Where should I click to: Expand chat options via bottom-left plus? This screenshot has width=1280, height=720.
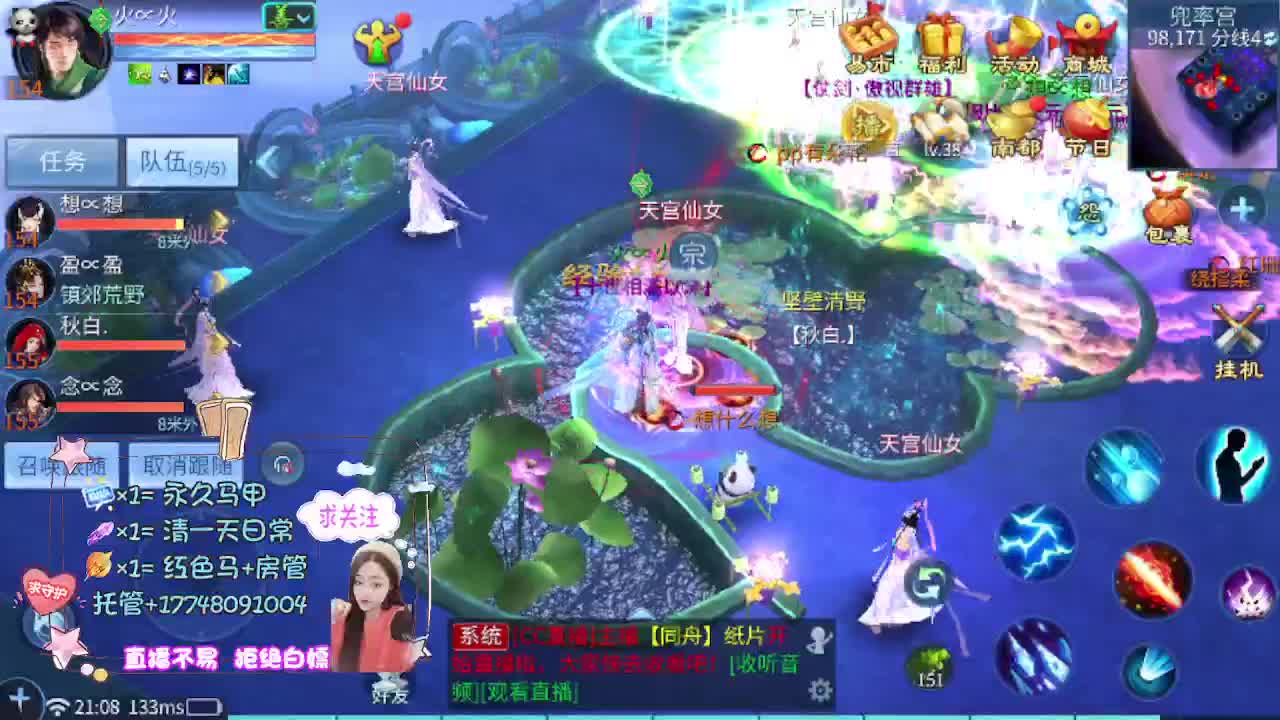point(18,700)
